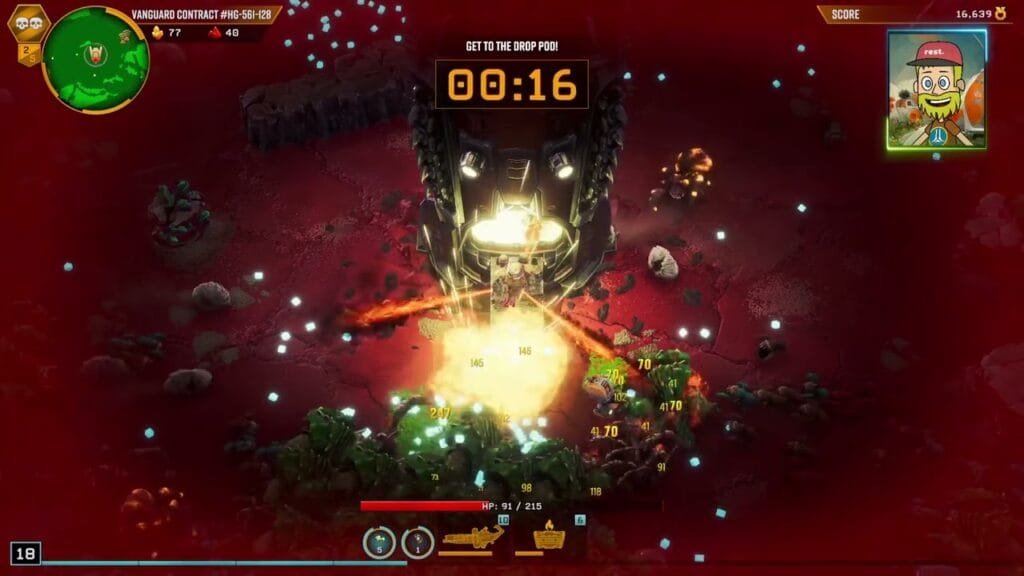Click the Vanguard Contract banner
Image resolution: width=1024 pixels, height=576 pixels.
(x=203, y=14)
